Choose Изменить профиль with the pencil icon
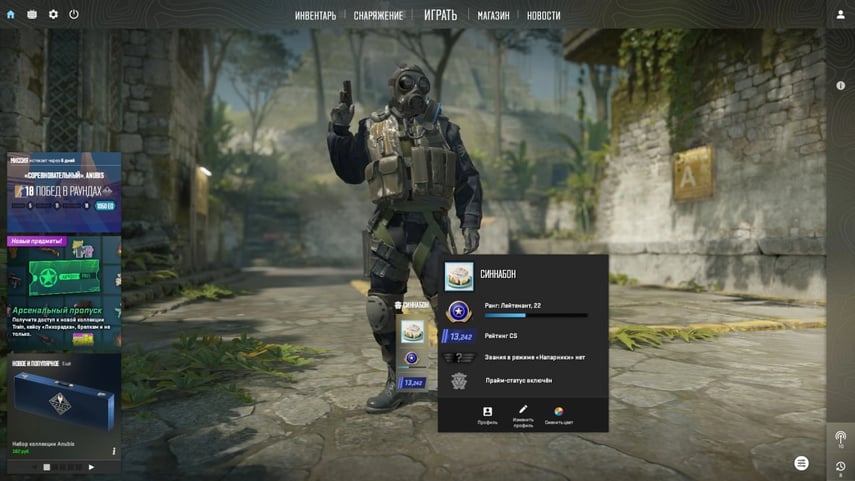The image size is (855, 481). (x=523, y=415)
